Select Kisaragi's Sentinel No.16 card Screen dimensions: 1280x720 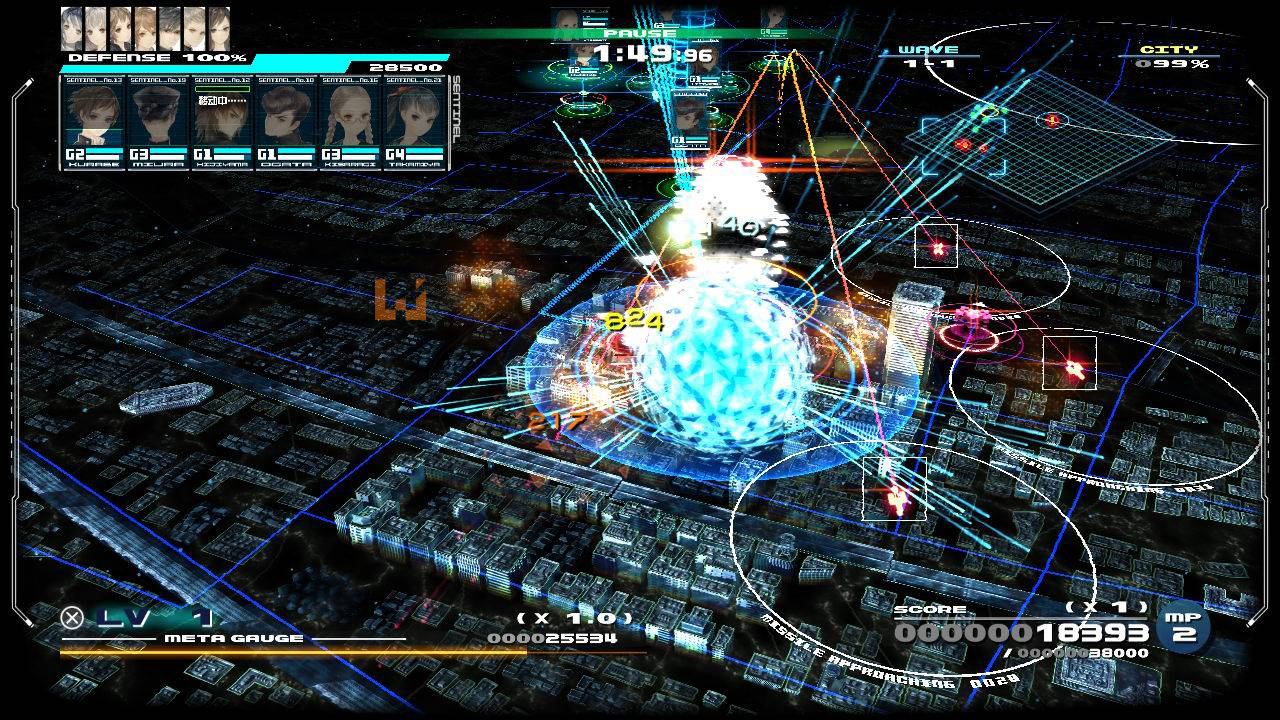[x=349, y=121]
